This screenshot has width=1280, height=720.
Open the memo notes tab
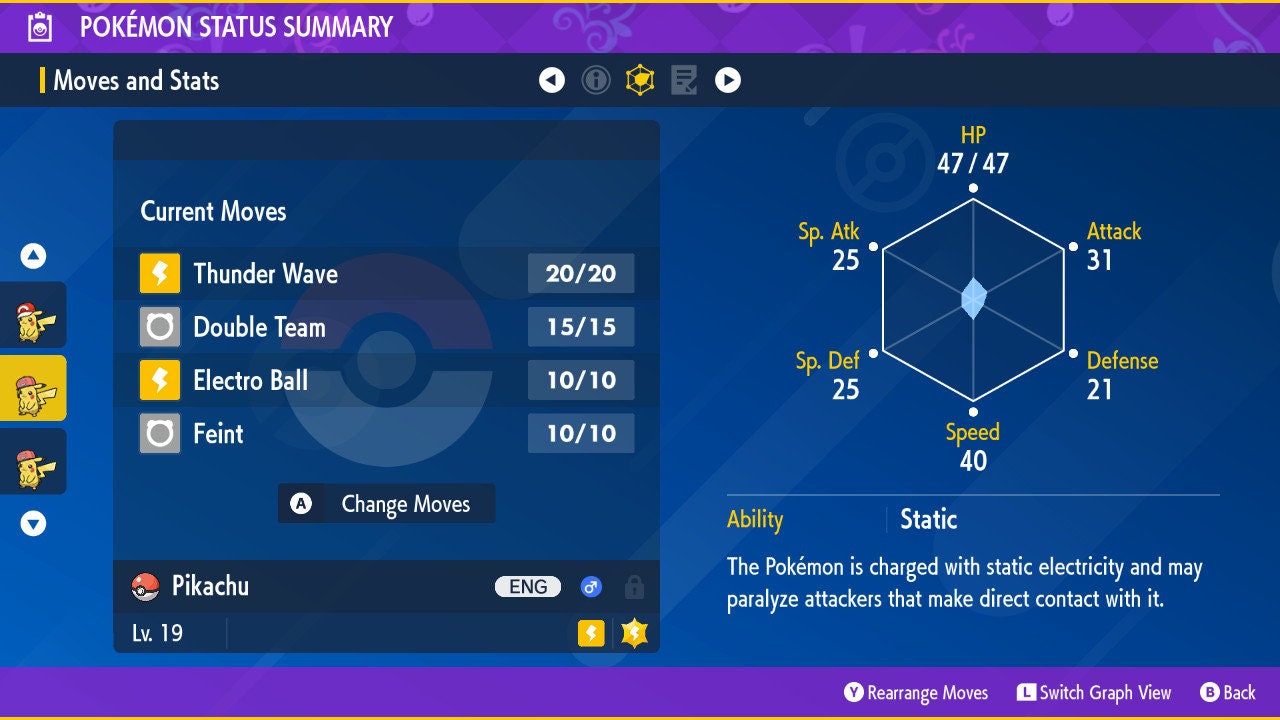point(684,80)
